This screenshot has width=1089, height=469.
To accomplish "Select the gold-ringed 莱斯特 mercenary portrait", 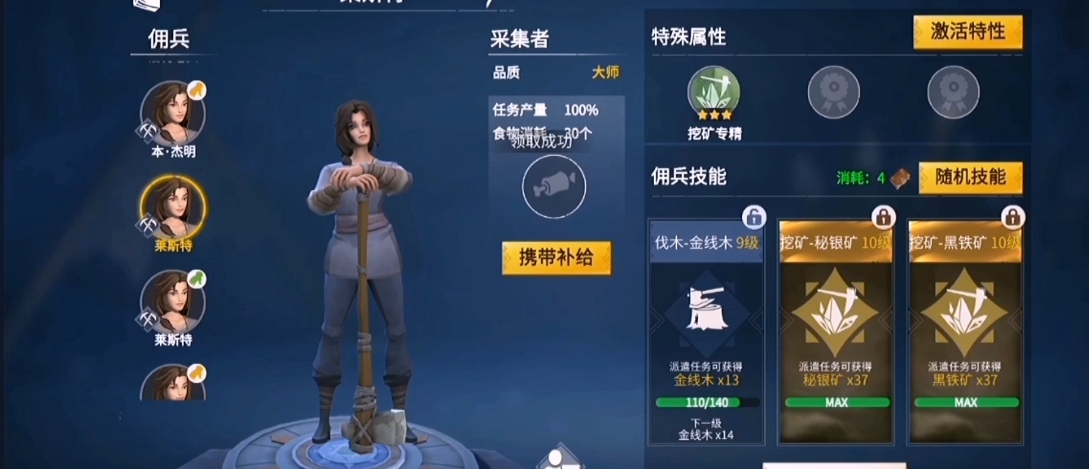I will click(x=172, y=207).
